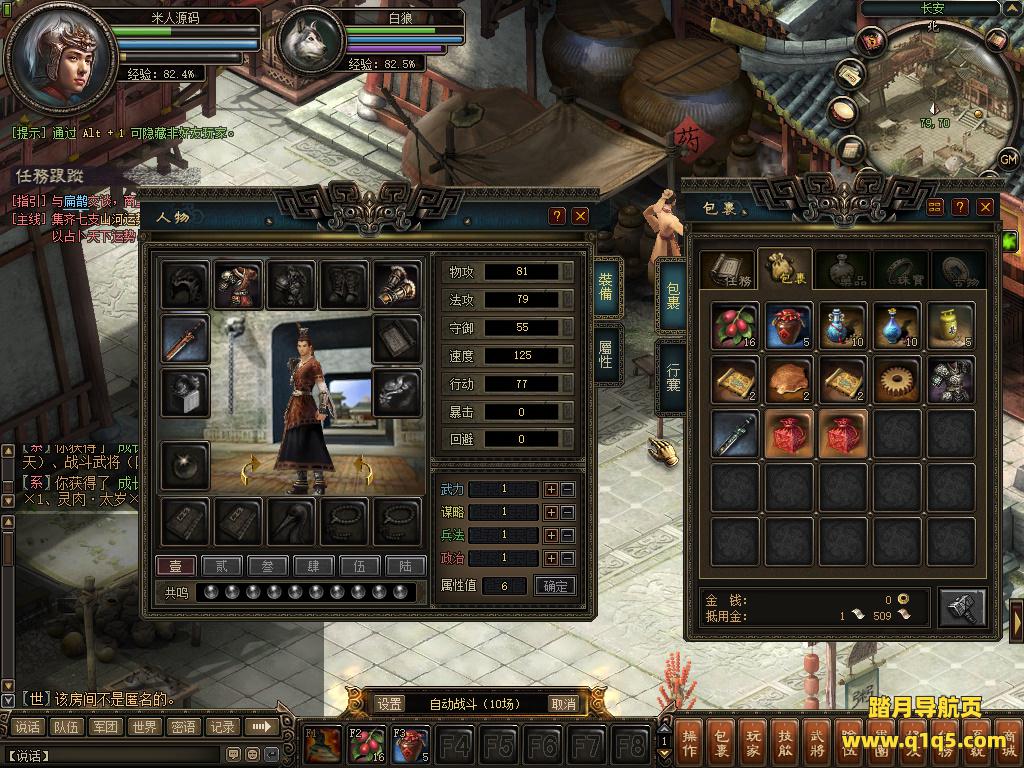This screenshot has width=1024, height=768.
Task: Pick the yellow medicine bottle item
Action: pos(951,326)
